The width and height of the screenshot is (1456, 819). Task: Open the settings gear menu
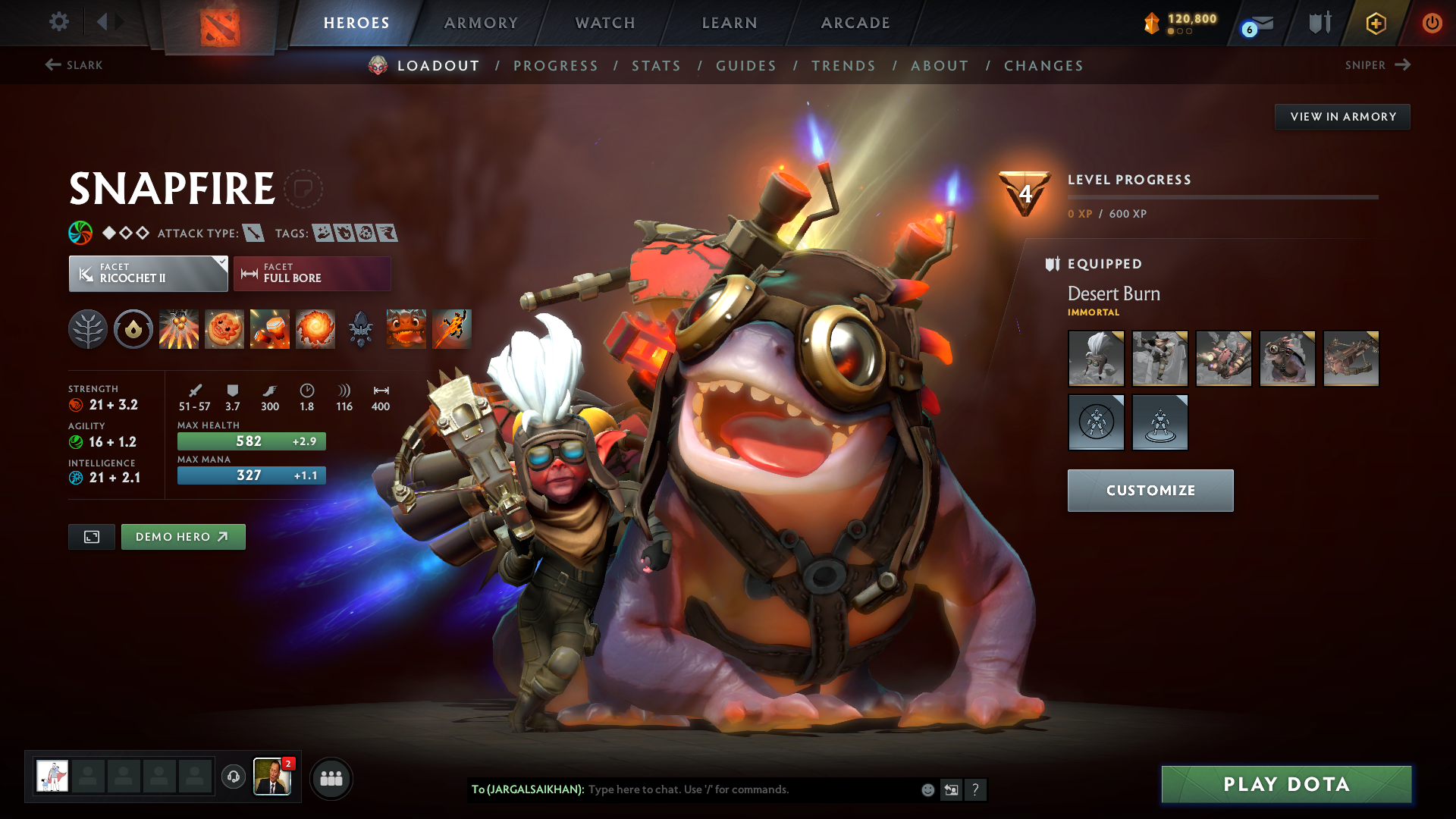tap(59, 22)
